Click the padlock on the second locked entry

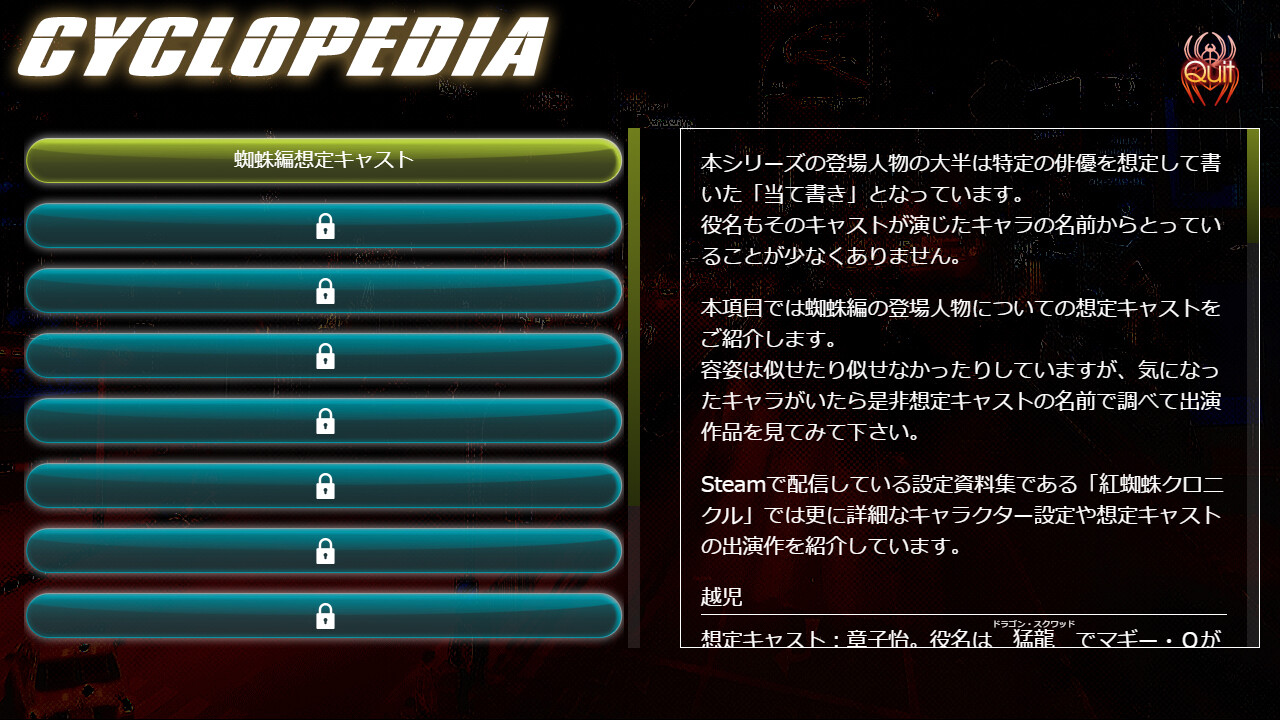pyautogui.click(x=325, y=291)
